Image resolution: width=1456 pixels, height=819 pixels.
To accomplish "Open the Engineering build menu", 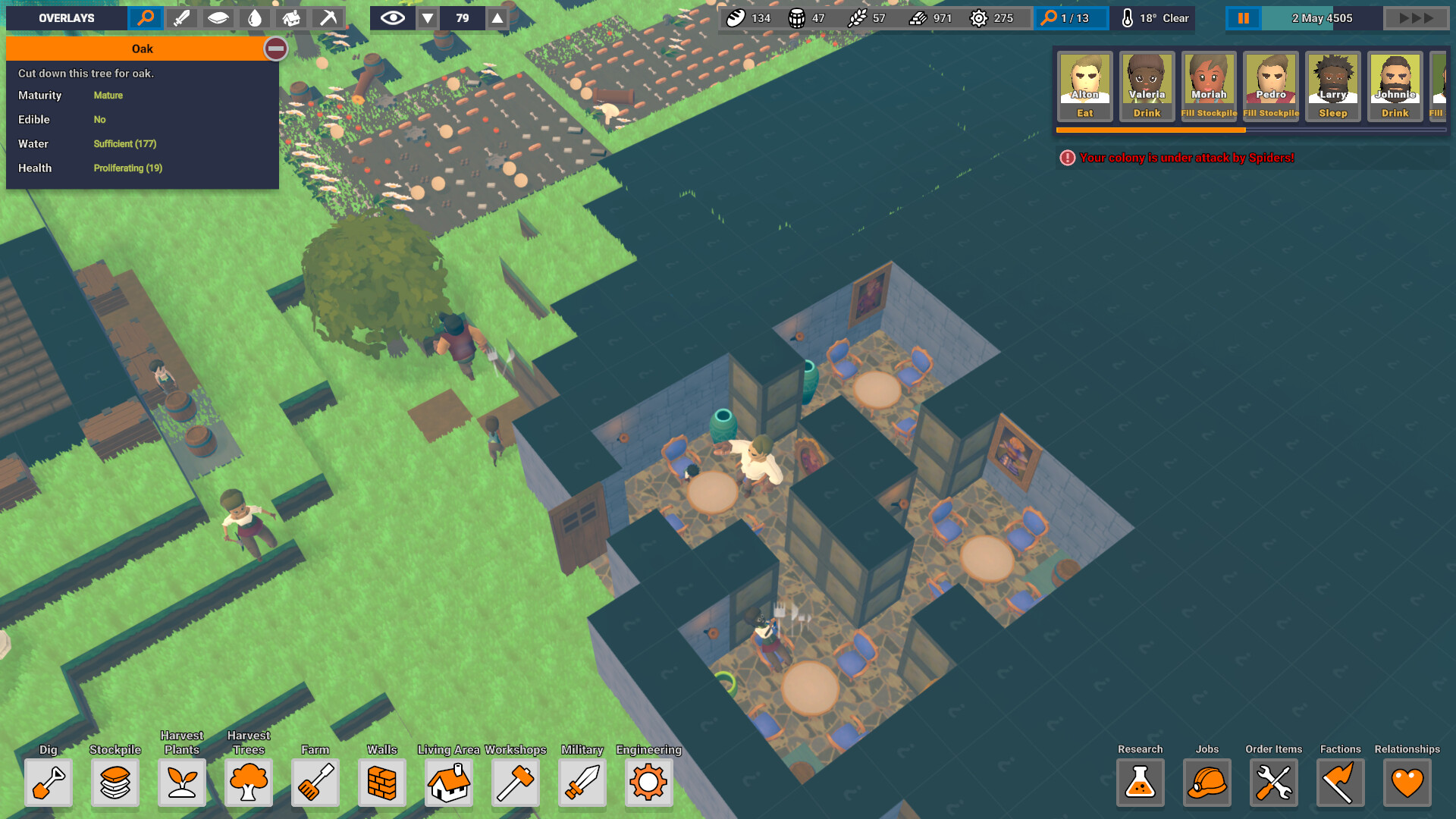I will (x=648, y=783).
